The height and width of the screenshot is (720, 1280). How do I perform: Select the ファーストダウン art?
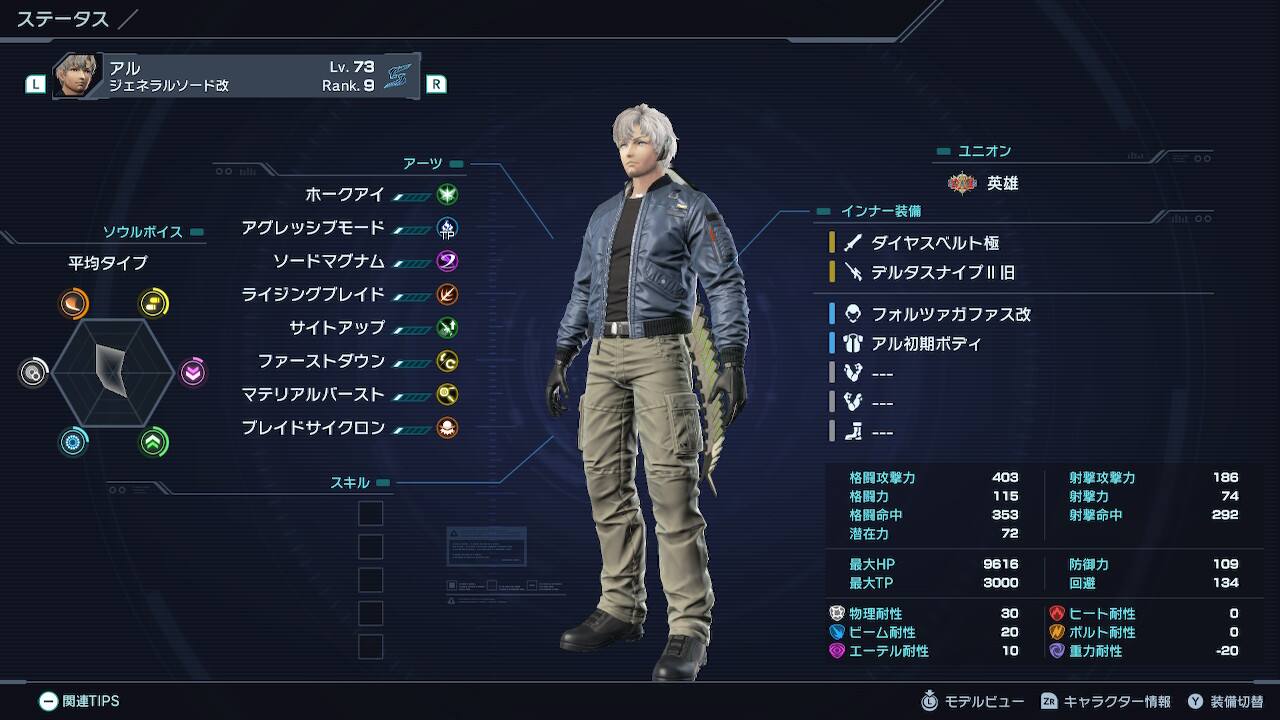321,361
